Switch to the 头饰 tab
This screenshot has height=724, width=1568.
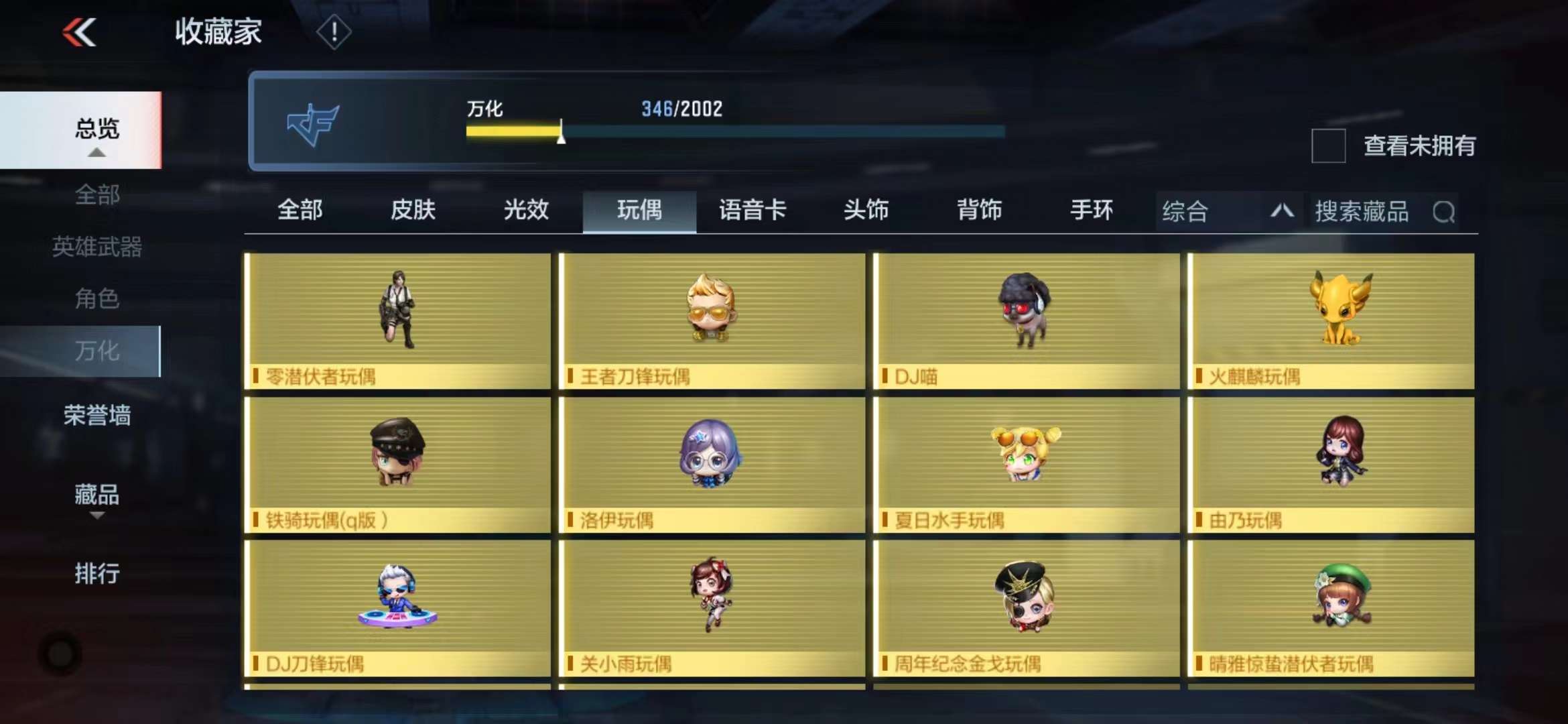(x=866, y=210)
